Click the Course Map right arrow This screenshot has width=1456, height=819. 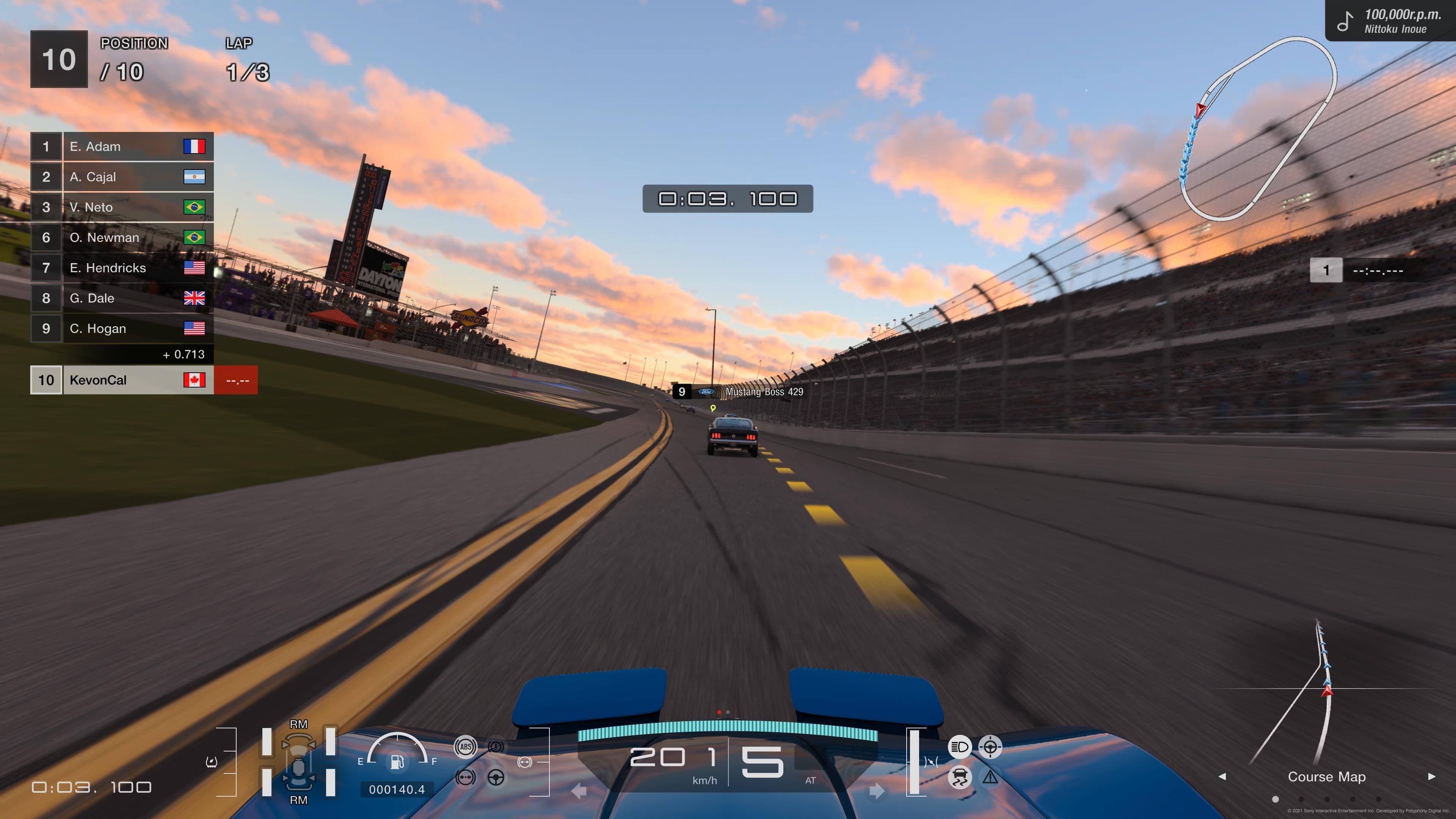click(1431, 777)
